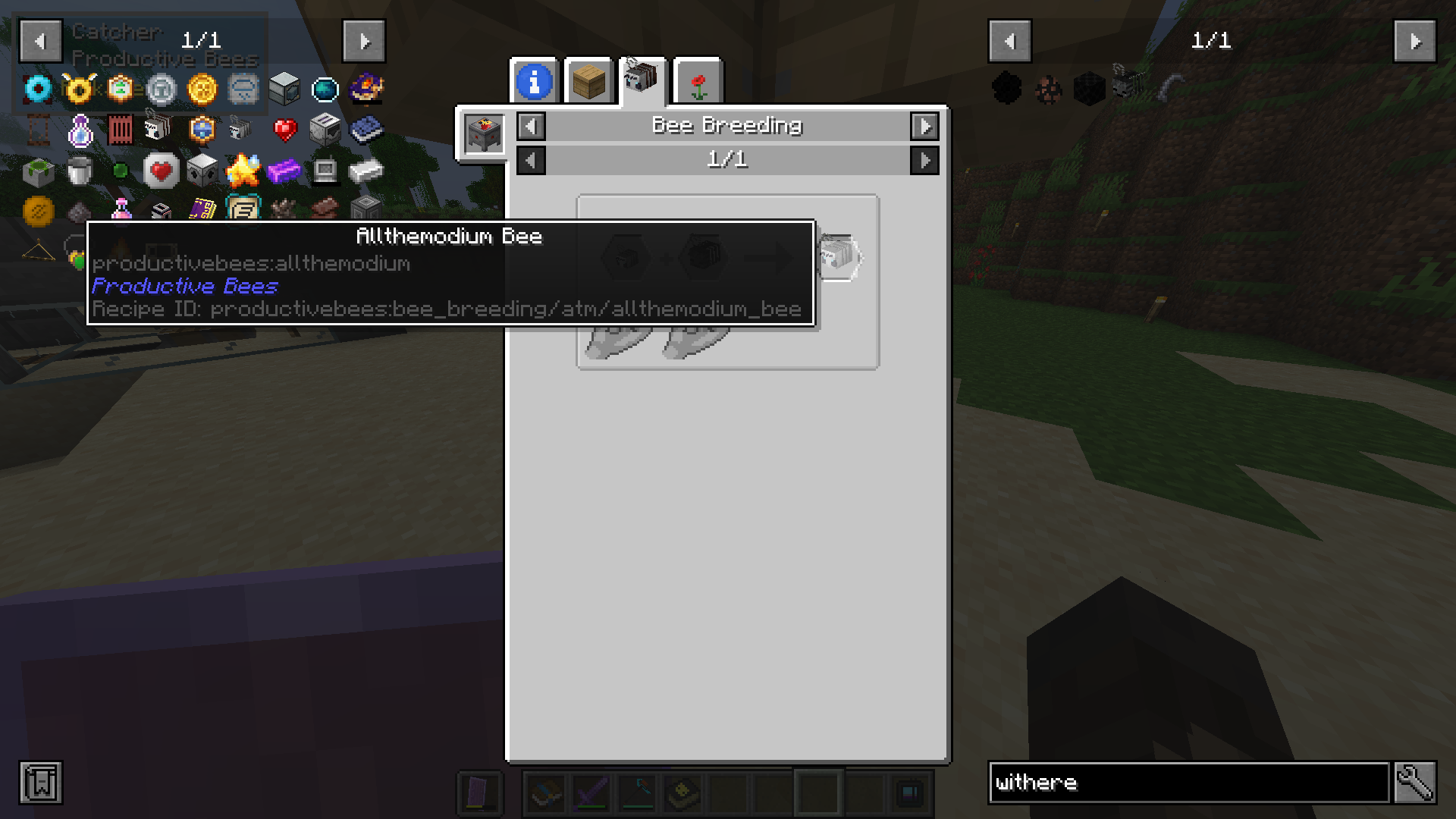Click the red heart item in the item panel

(286, 129)
